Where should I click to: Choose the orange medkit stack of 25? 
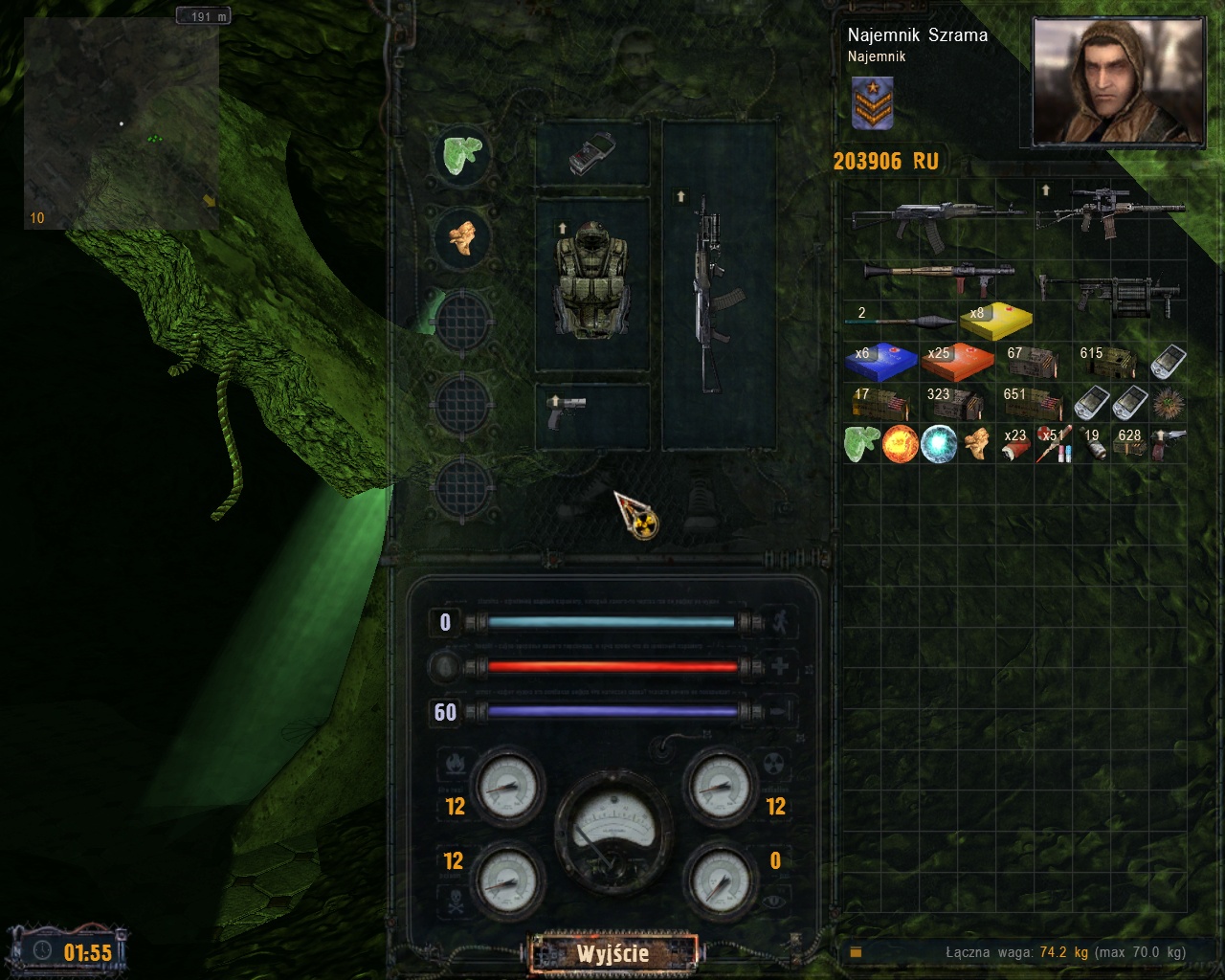(957, 362)
